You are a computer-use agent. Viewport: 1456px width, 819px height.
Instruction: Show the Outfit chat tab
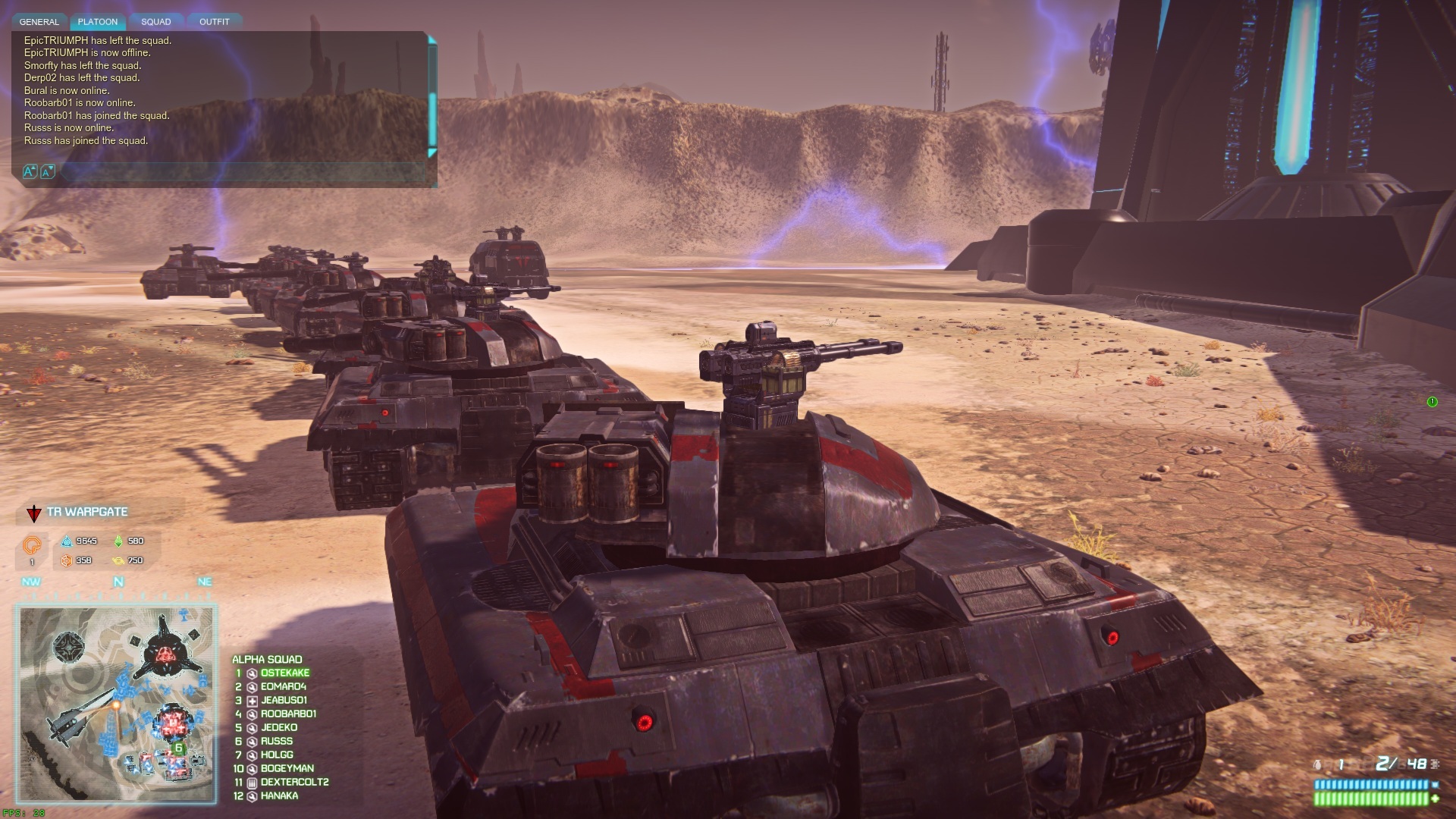pyautogui.click(x=214, y=22)
